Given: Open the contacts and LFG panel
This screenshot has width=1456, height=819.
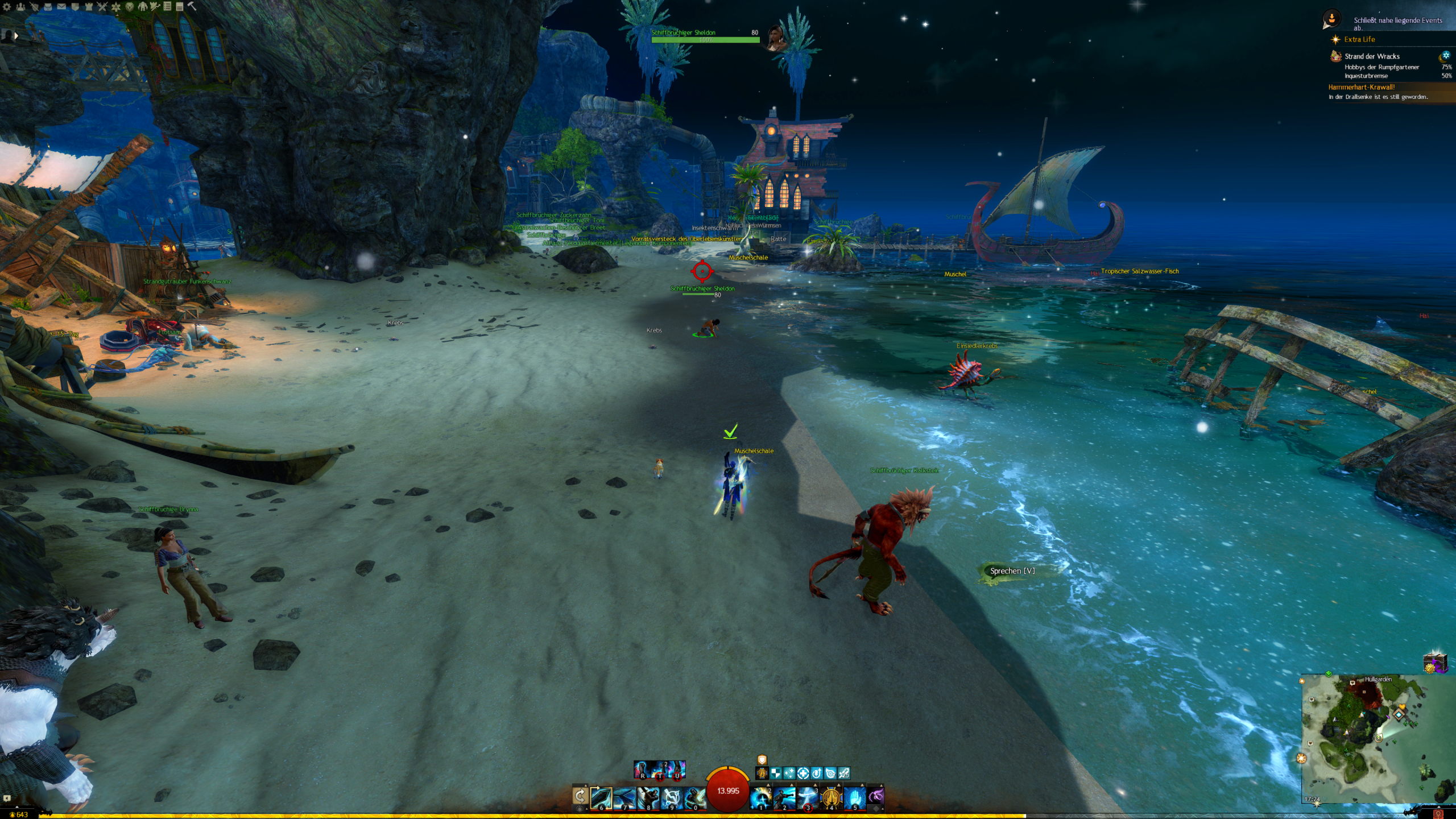Looking at the screenshot, I should pos(20,7).
